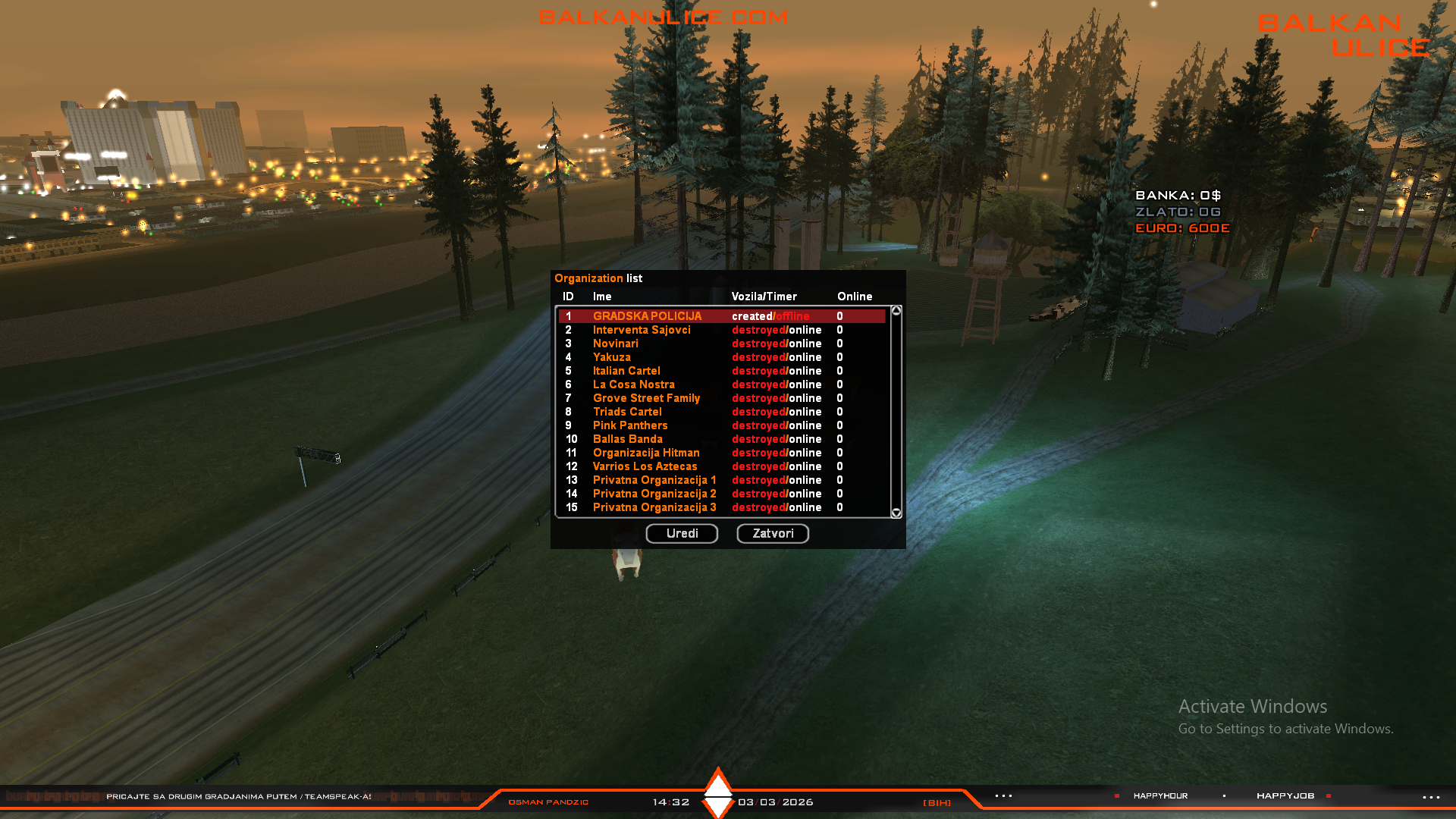Click the list's scroll up arrow

tap(896, 311)
